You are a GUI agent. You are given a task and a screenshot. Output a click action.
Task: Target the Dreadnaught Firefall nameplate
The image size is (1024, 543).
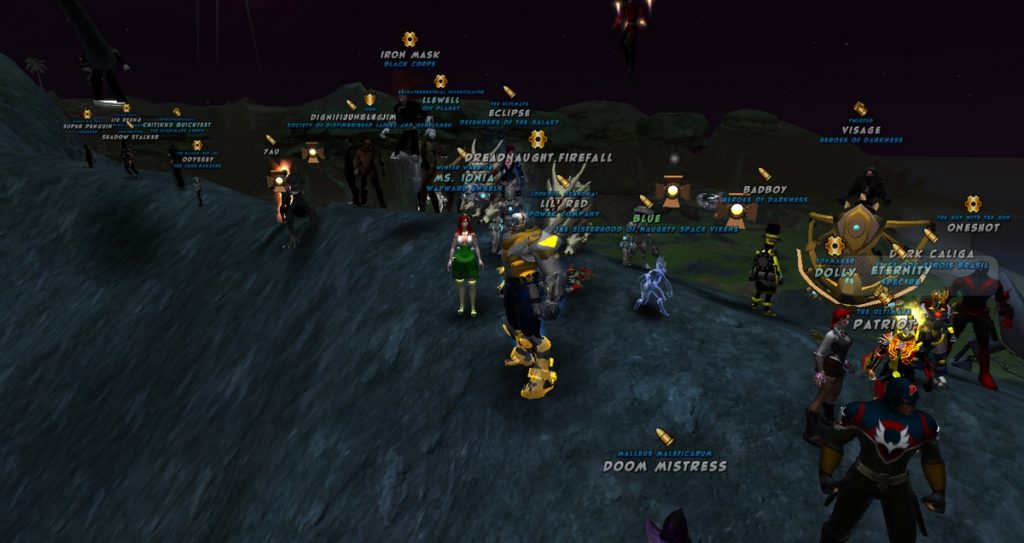(538, 158)
